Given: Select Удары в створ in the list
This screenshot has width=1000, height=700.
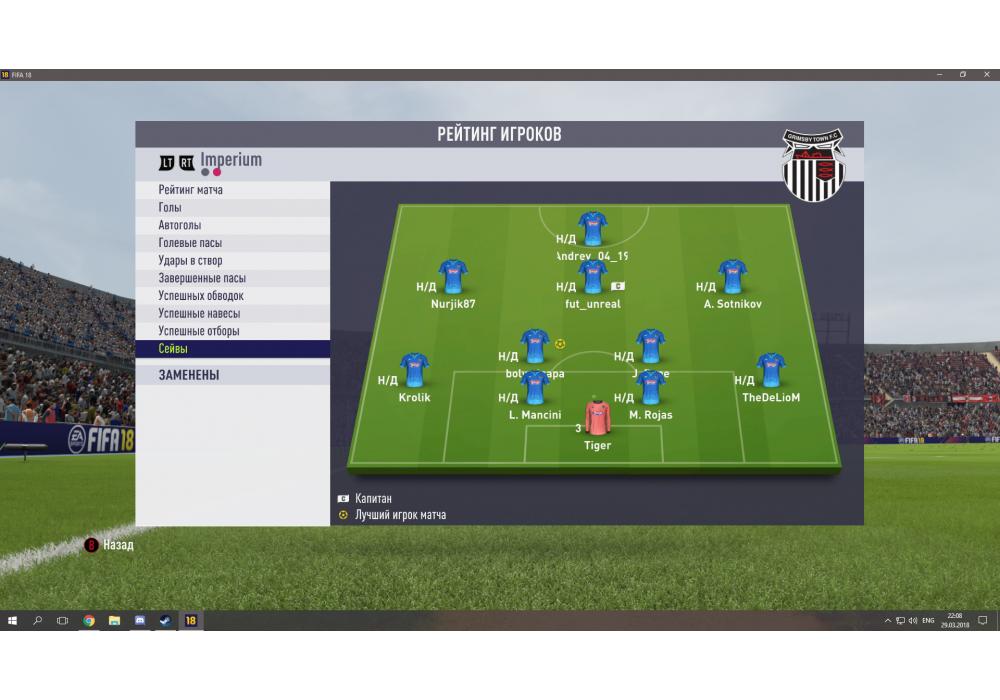Looking at the screenshot, I should [x=190, y=261].
